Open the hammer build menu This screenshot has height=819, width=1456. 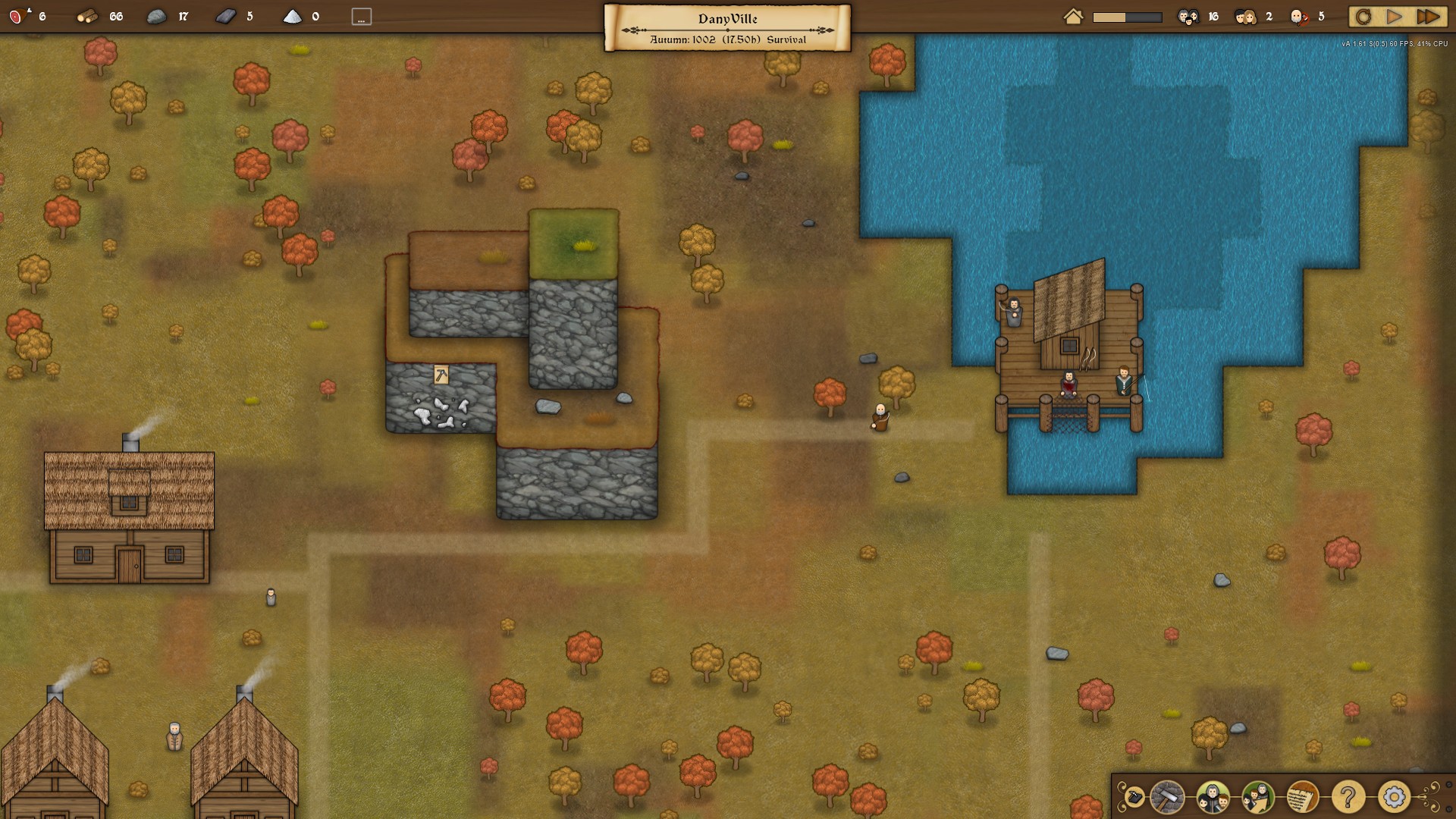(x=1167, y=797)
